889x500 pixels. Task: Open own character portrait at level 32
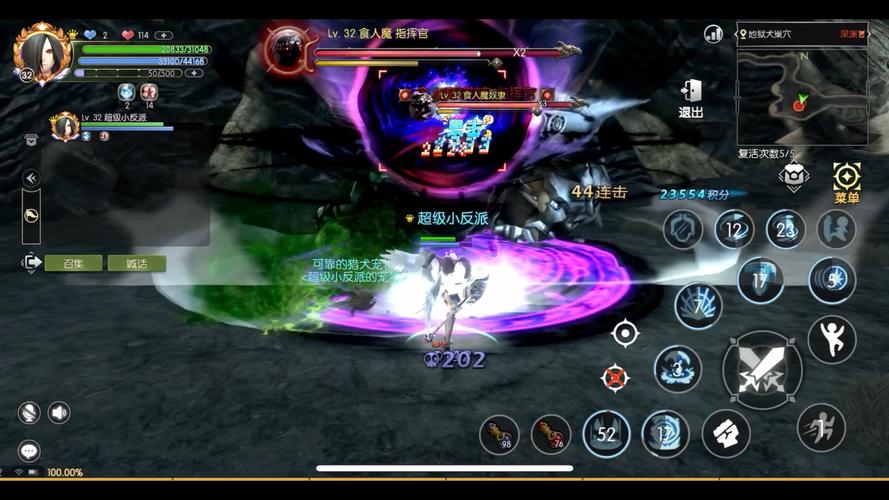tap(43, 52)
